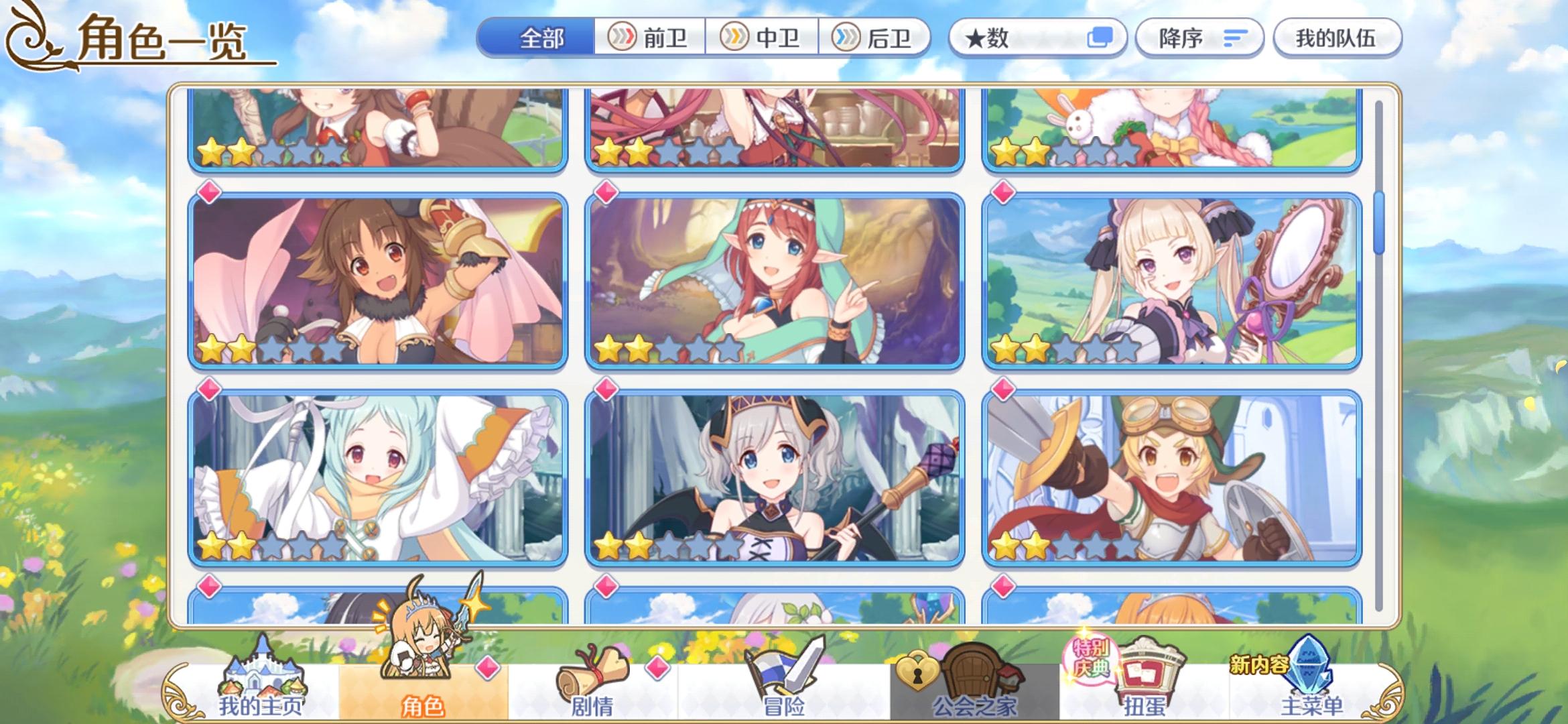The width and height of the screenshot is (1568, 724).
Task: Switch sort order with 降序 control
Action: (x=1199, y=38)
